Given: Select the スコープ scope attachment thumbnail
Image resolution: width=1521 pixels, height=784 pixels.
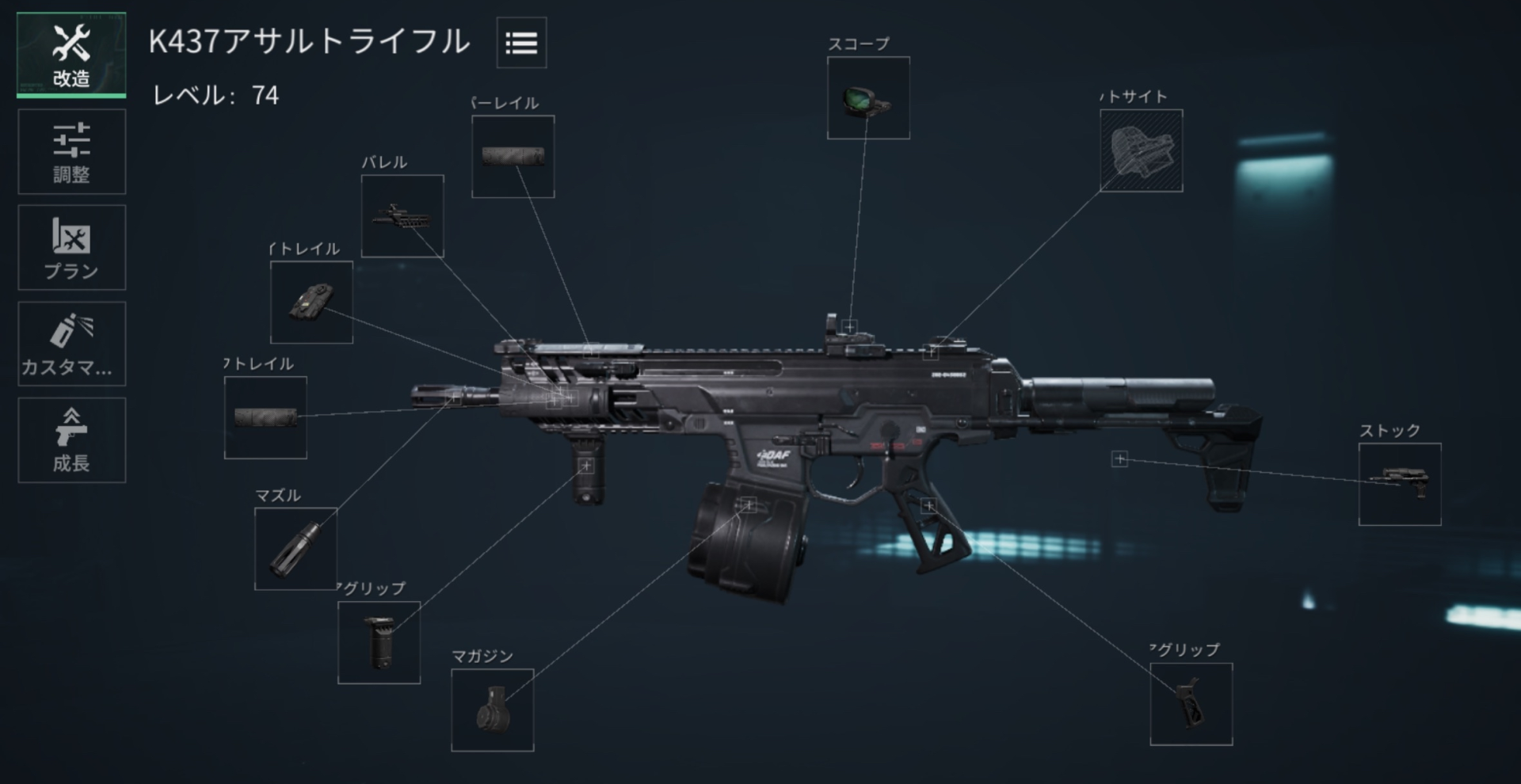Looking at the screenshot, I should click(x=867, y=97).
